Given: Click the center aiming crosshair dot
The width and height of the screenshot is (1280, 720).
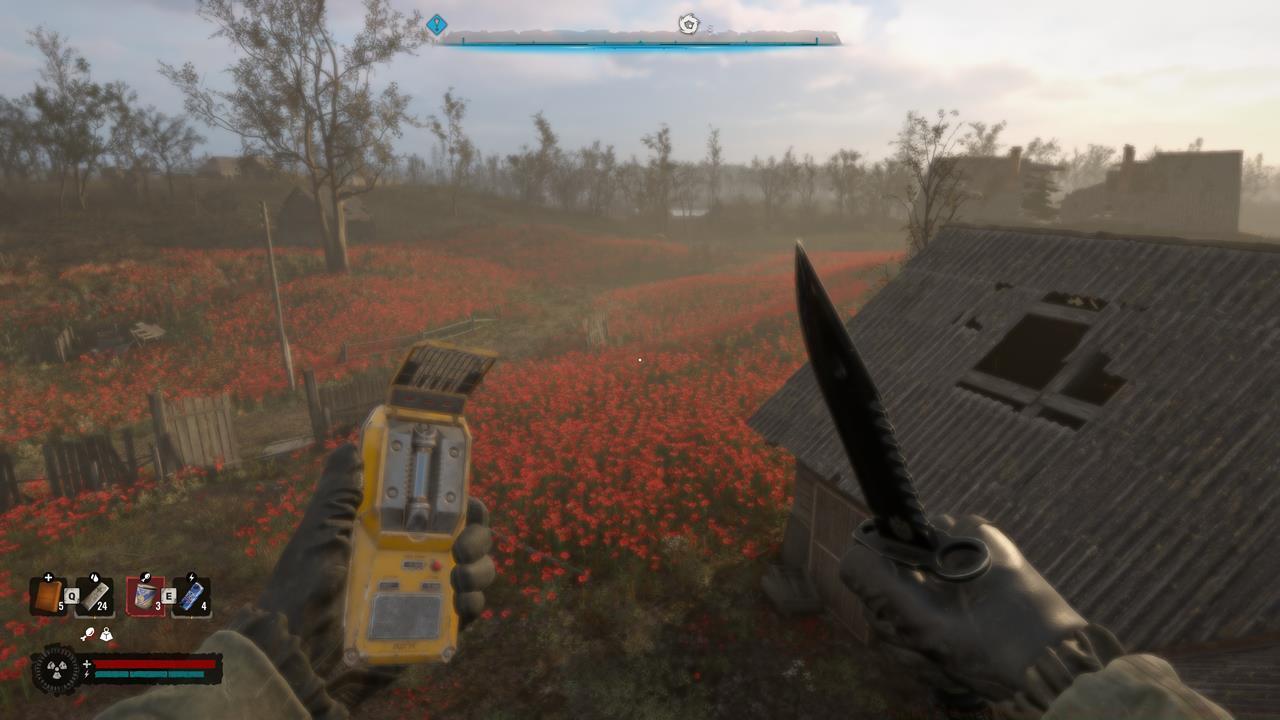Looking at the screenshot, I should pyautogui.click(x=640, y=359).
